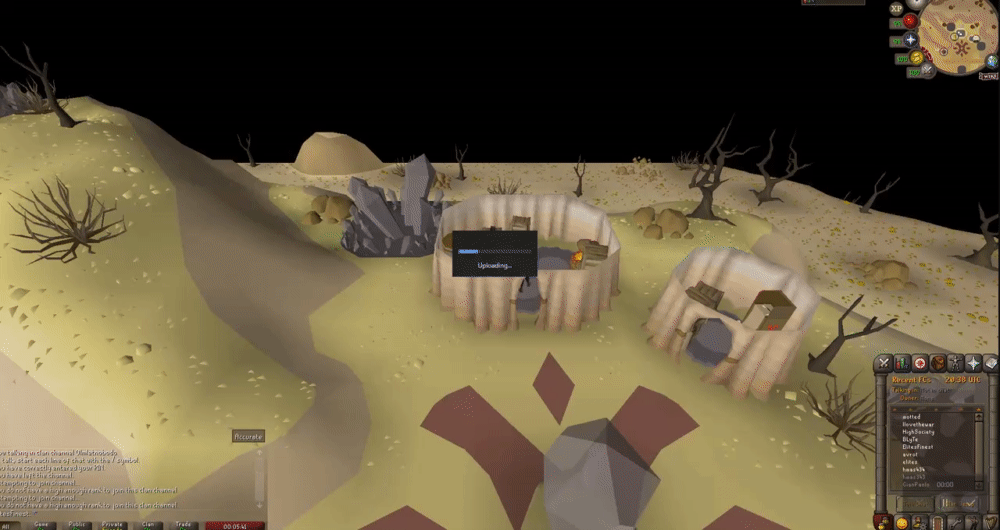Switch to the skills tab
The height and width of the screenshot is (530, 1000).
tap(900, 363)
